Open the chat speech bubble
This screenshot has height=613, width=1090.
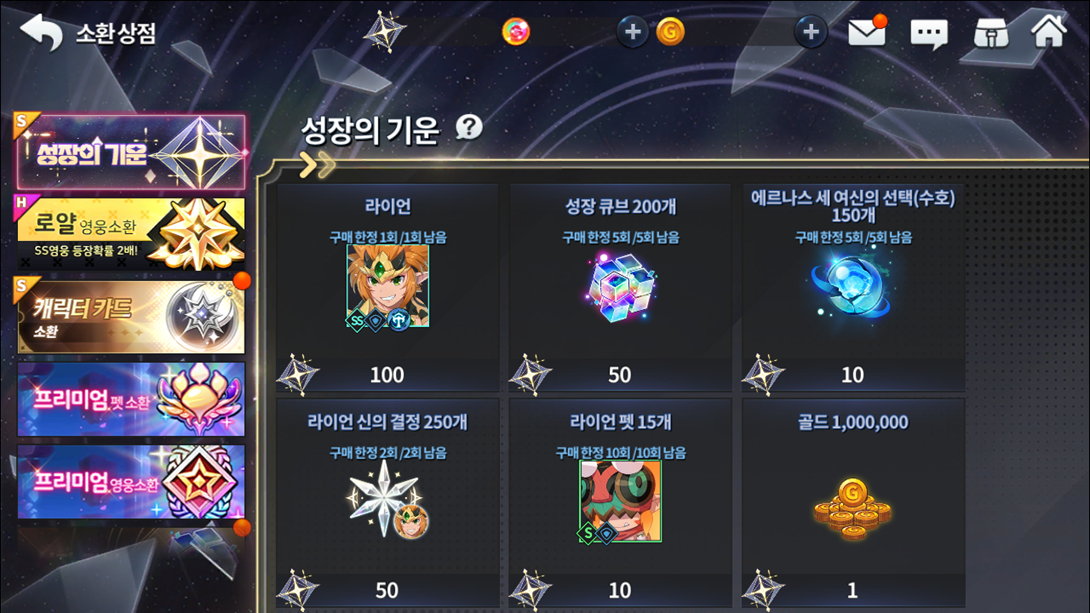[x=928, y=34]
